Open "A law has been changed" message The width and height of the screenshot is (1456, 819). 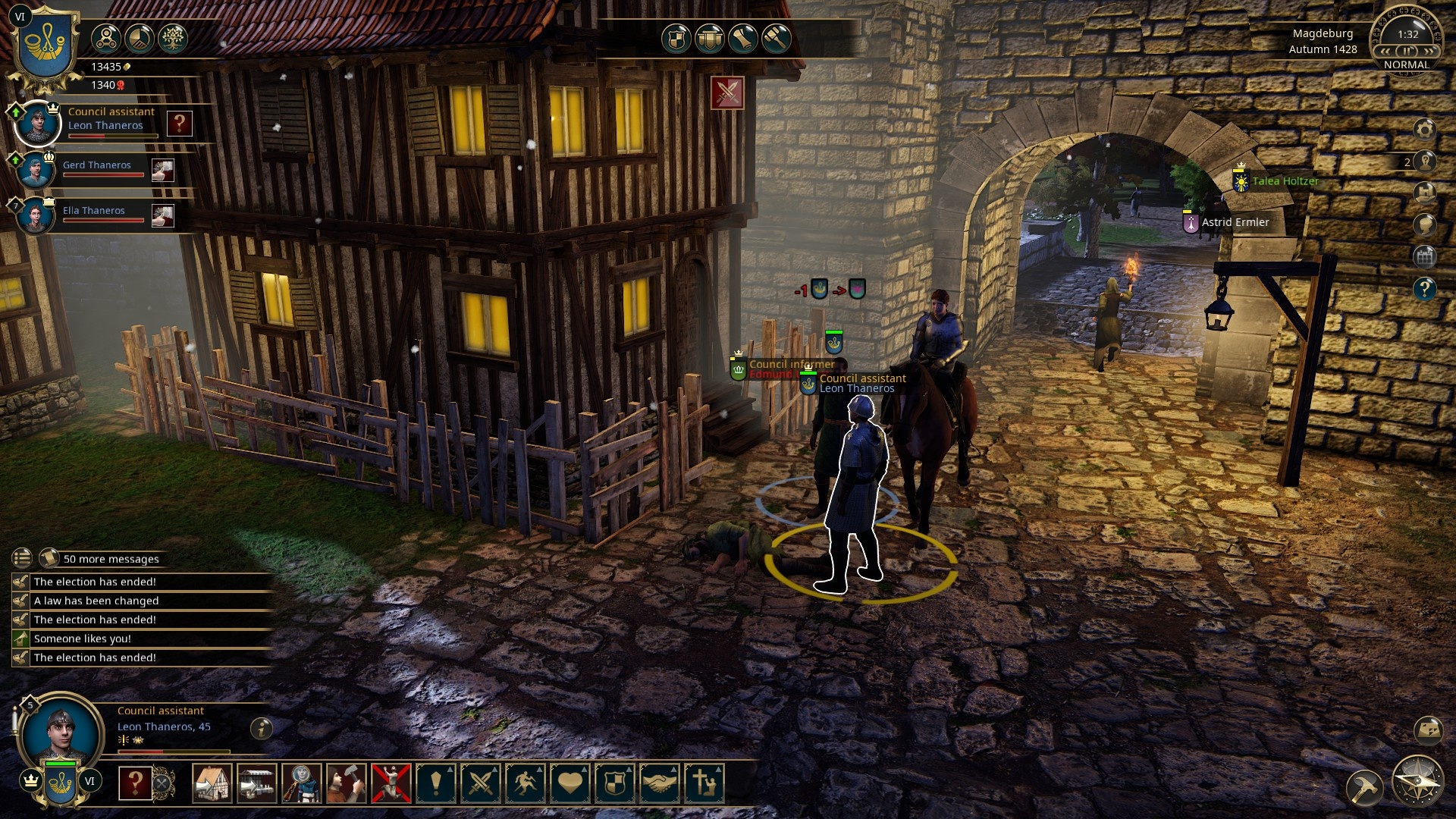coord(96,601)
